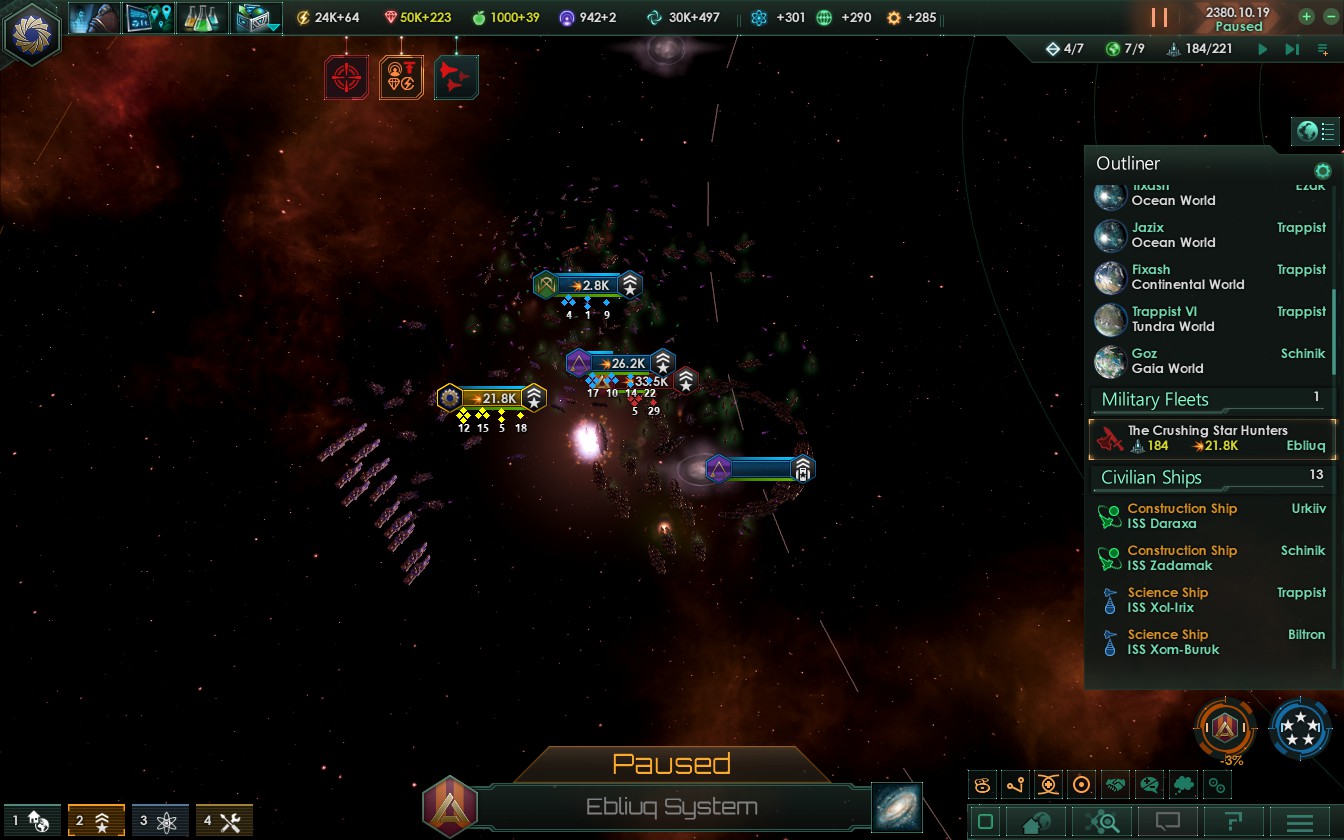Open the main menu hamburger button
Viewport: 1344px width, 840px height.
click(1299, 822)
